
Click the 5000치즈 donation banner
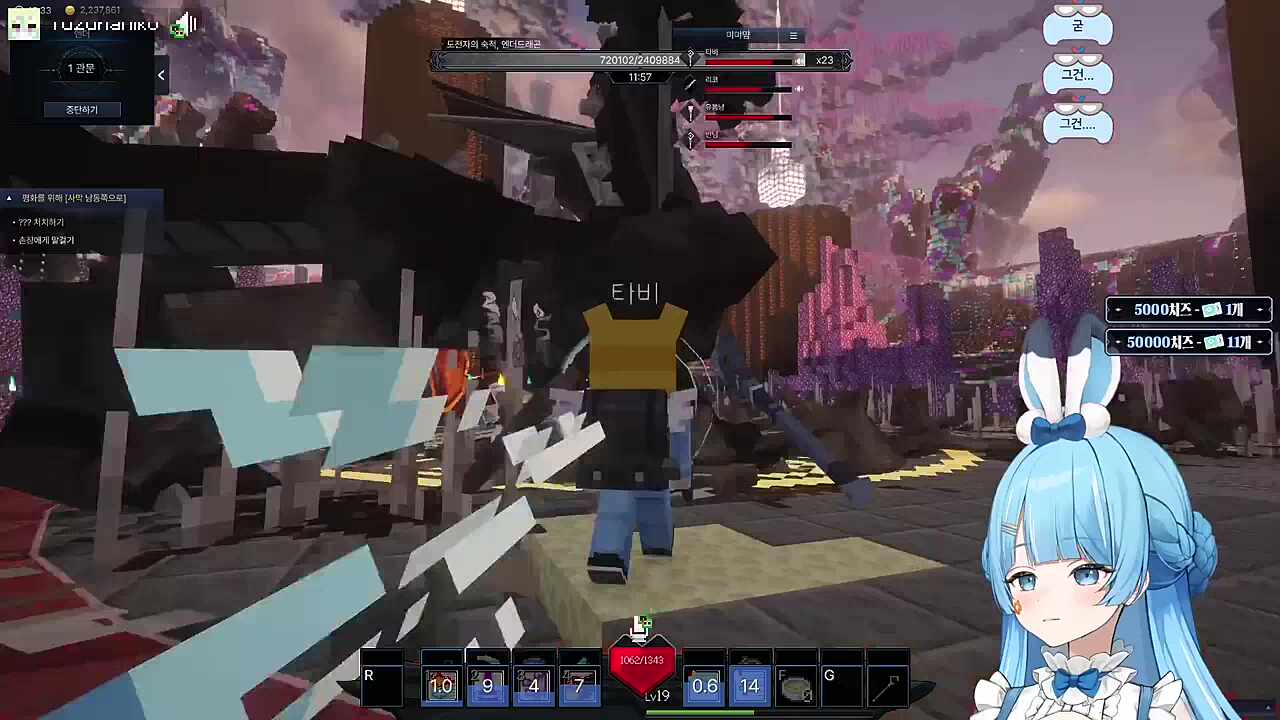coord(1188,310)
